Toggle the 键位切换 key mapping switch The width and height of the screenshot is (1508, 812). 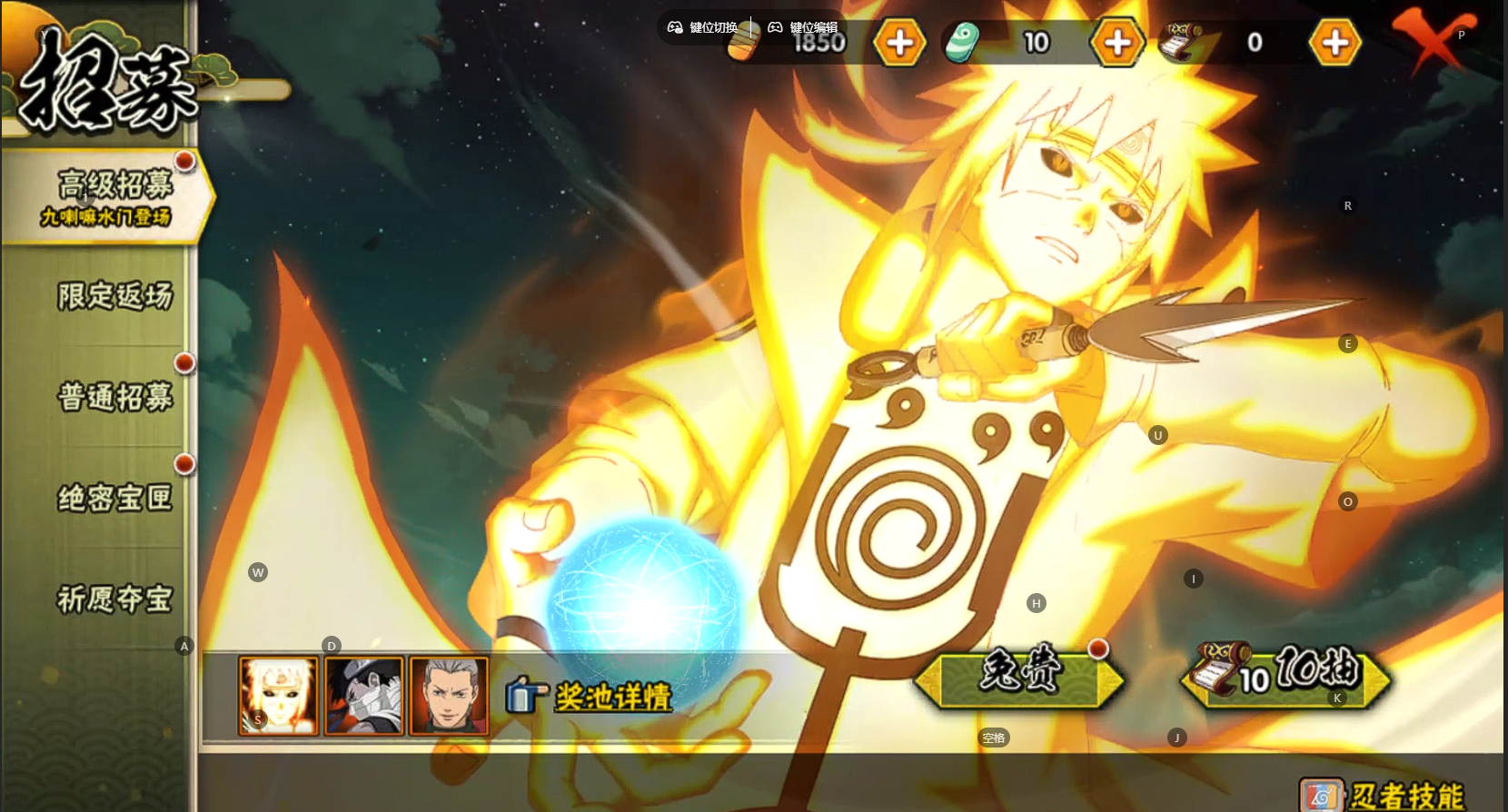point(703,27)
